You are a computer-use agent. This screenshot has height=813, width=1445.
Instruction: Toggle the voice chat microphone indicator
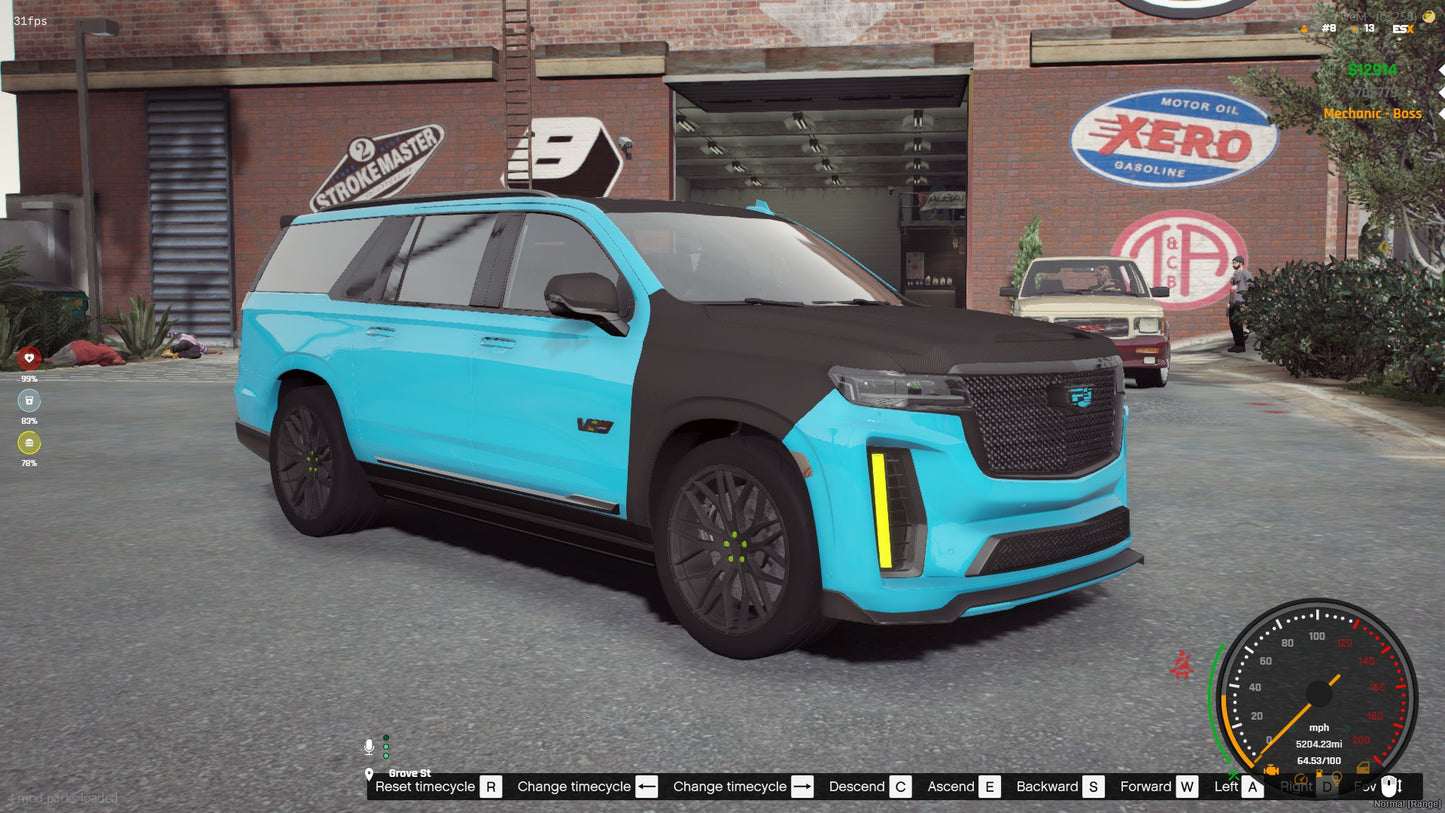point(369,746)
